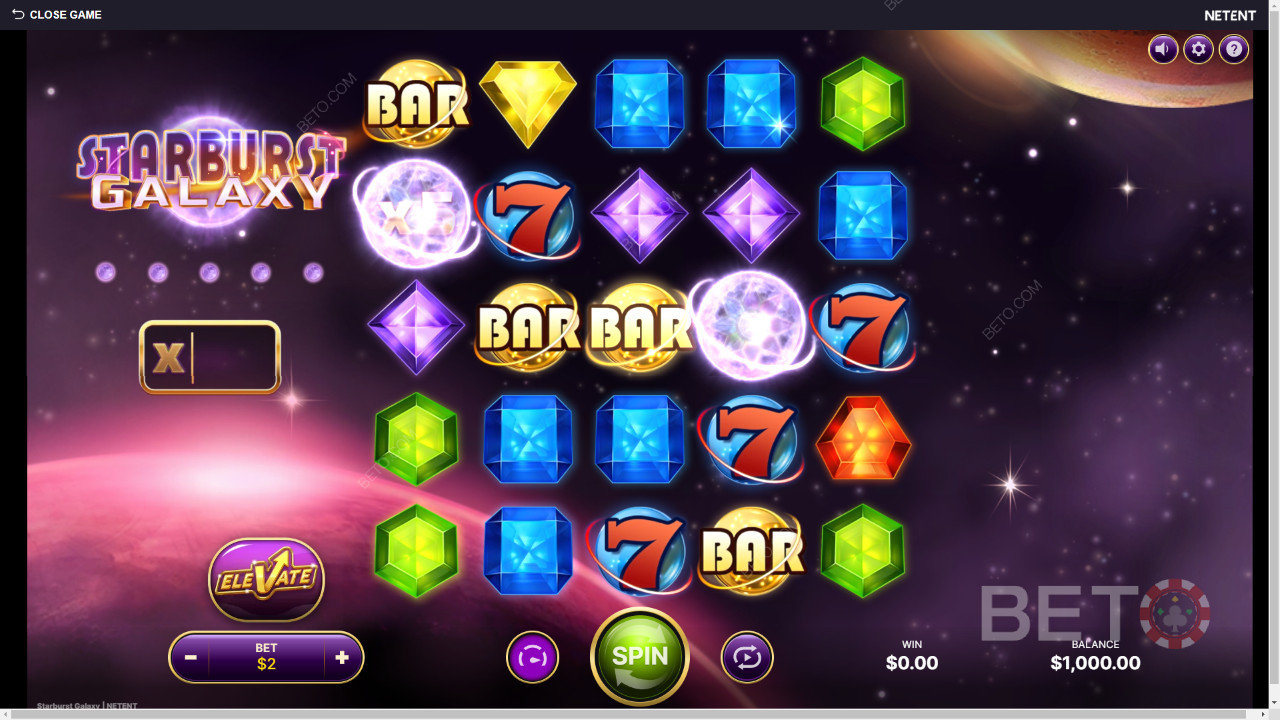1280x720 pixels.
Task: Decrease the bet with the minus button
Action: tap(190, 657)
